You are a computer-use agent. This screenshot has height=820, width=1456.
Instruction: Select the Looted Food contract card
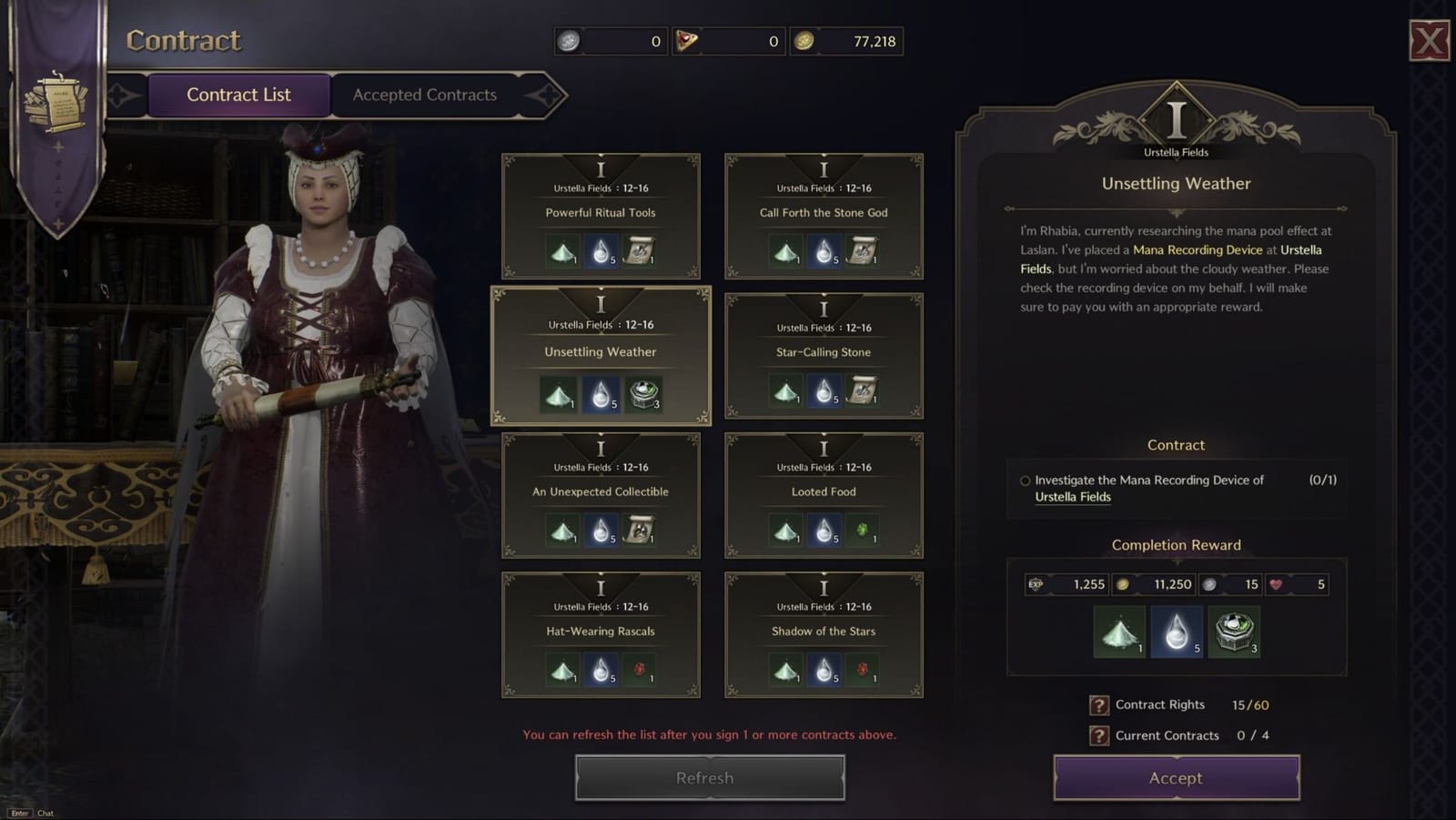click(x=822, y=494)
